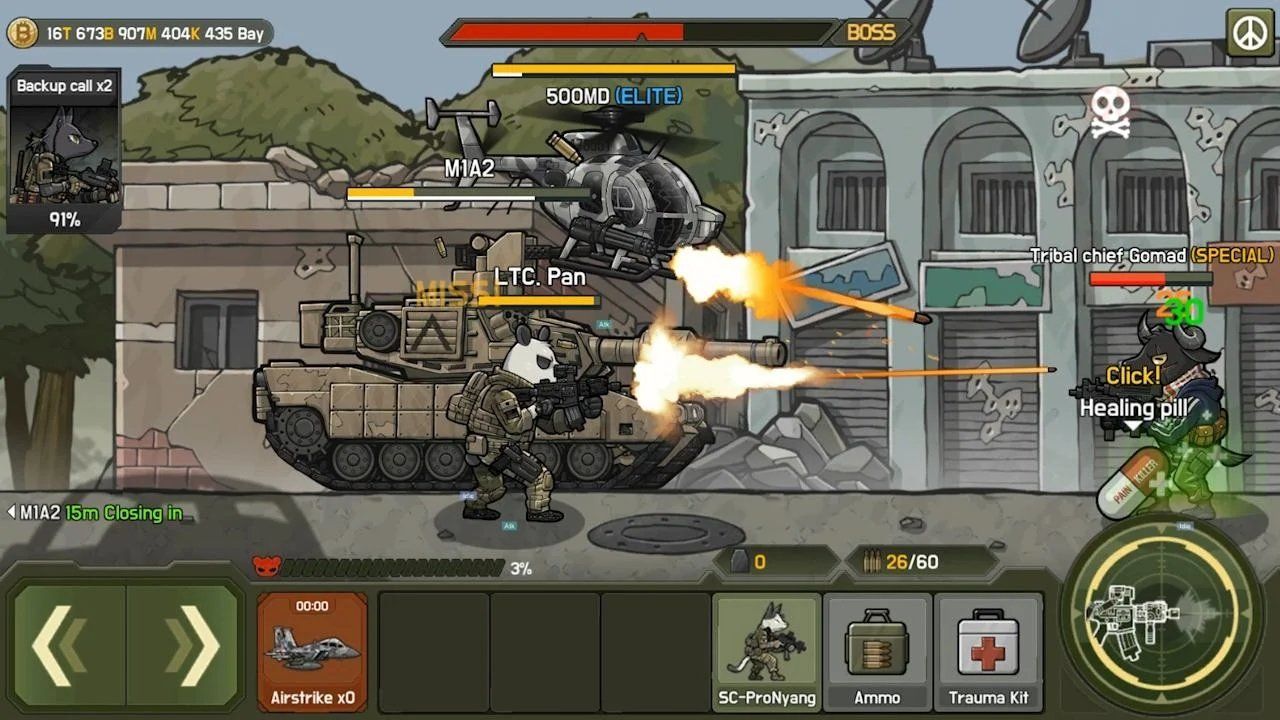The height and width of the screenshot is (720, 1280).
Task: Tap the red bear emblem beside the progress bar
Action: click(x=263, y=563)
